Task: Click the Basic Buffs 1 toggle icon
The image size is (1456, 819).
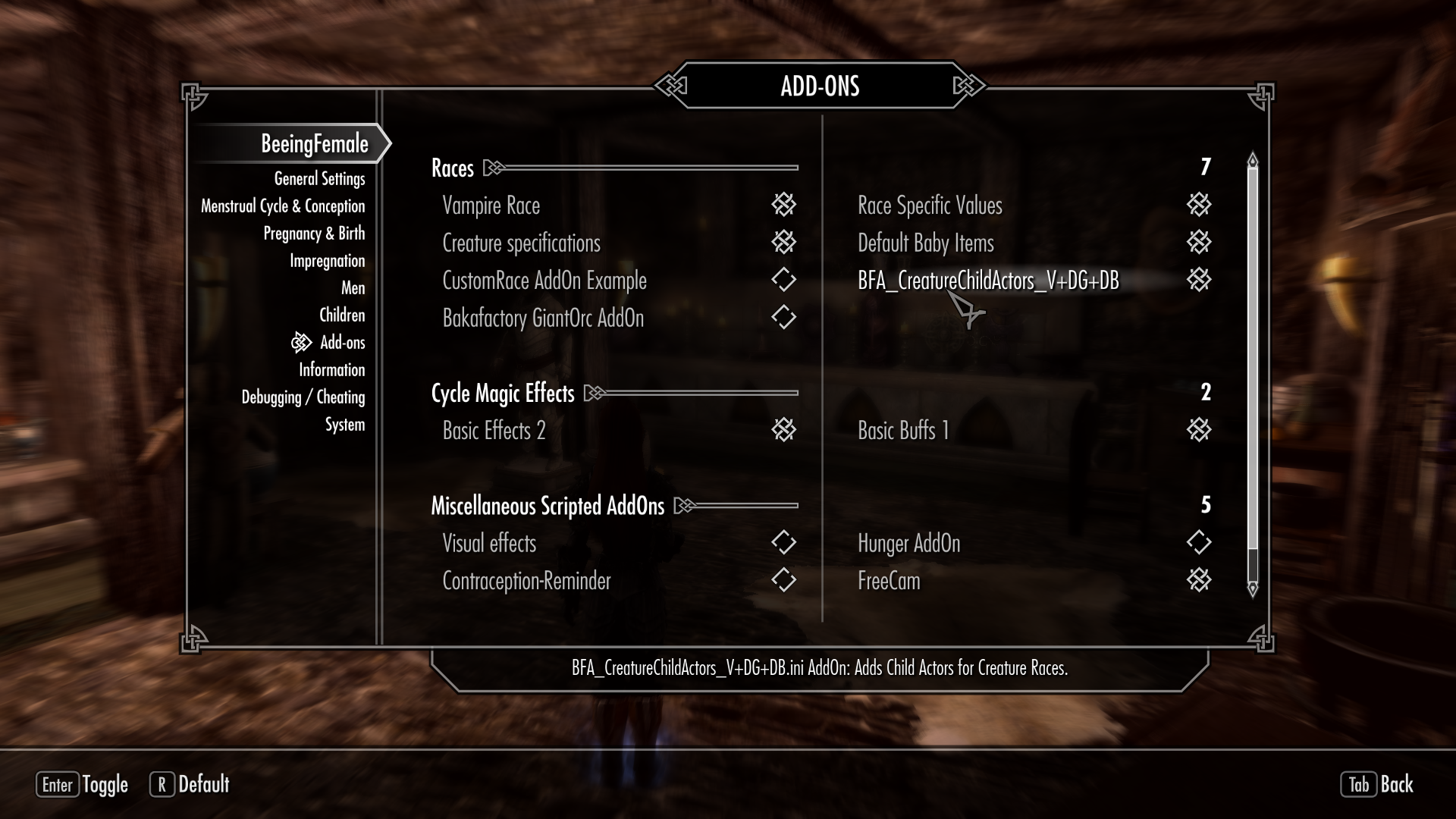Action: pos(1198,430)
